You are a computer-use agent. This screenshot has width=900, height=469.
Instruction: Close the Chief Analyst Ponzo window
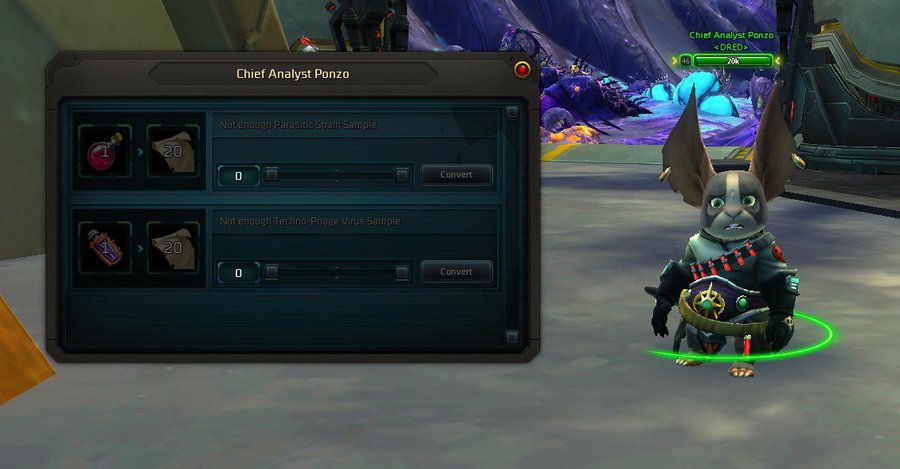tap(521, 71)
